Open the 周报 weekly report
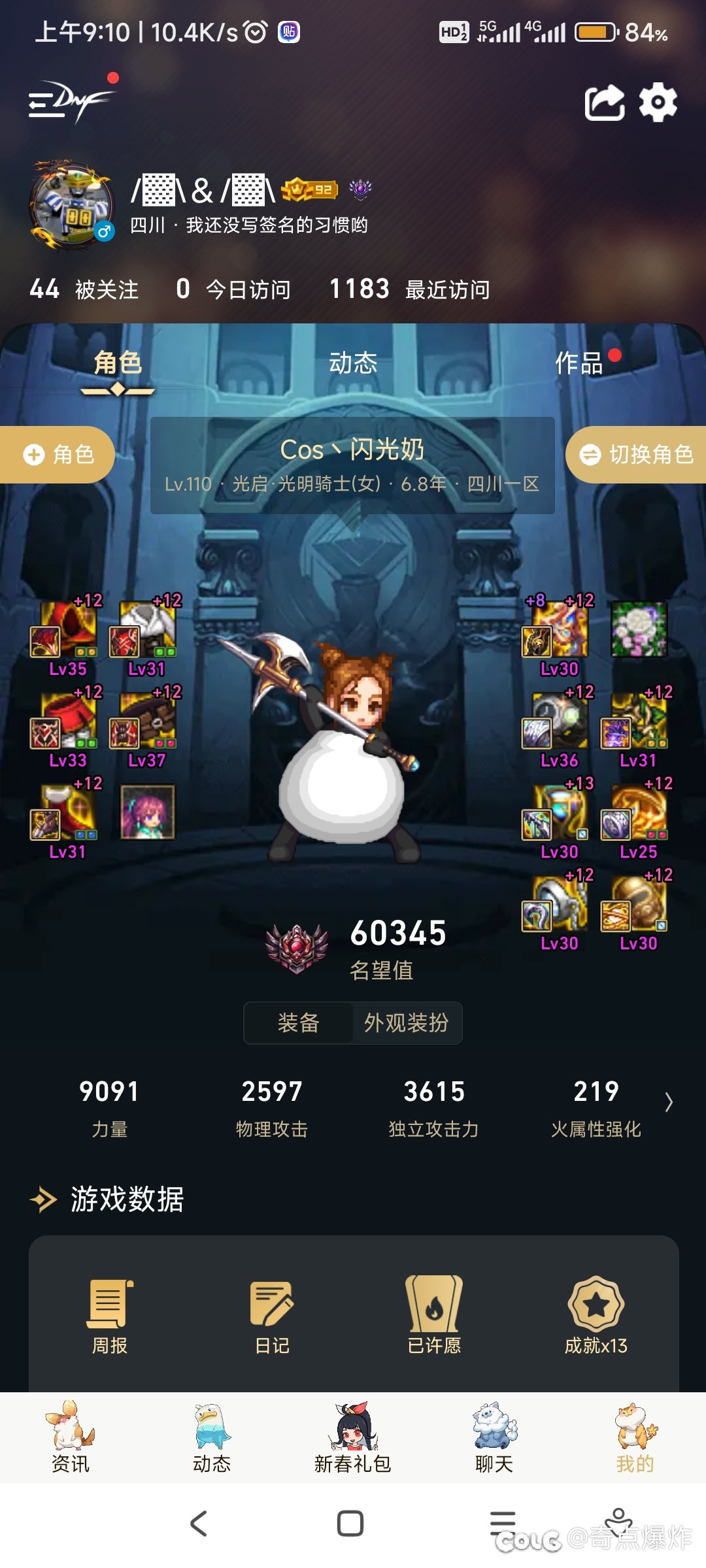 click(x=109, y=1315)
